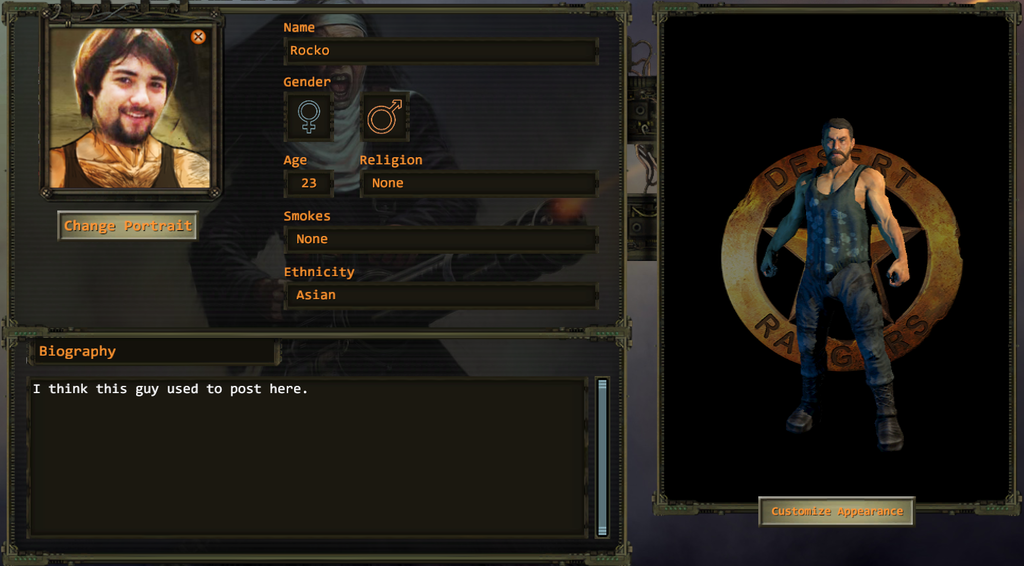Click into the Biography text box
Viewport: 1024px width, 566px height.
point(305,455)
